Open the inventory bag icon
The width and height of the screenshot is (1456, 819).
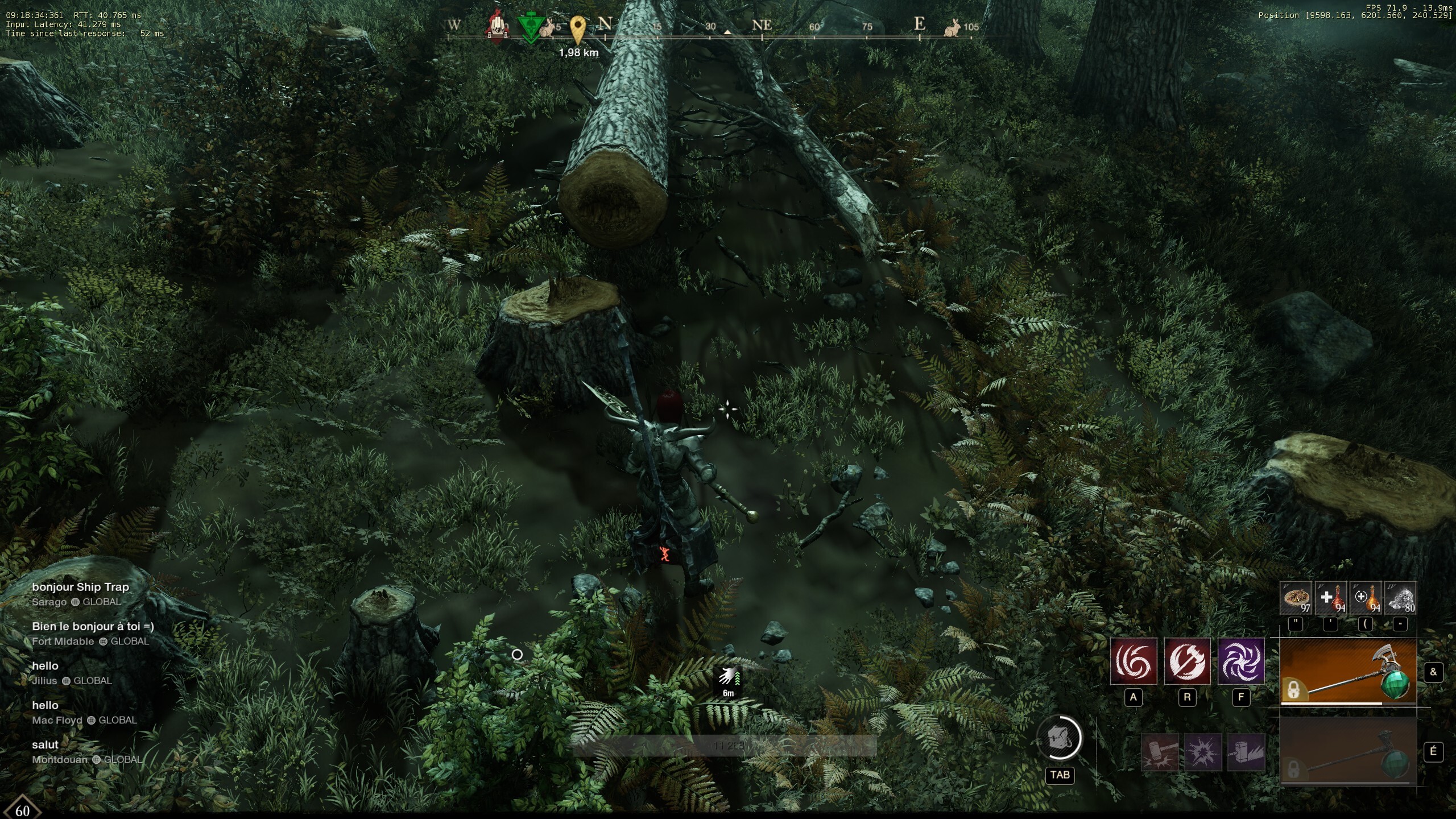pyautogui.click(x=1060, y=738)
